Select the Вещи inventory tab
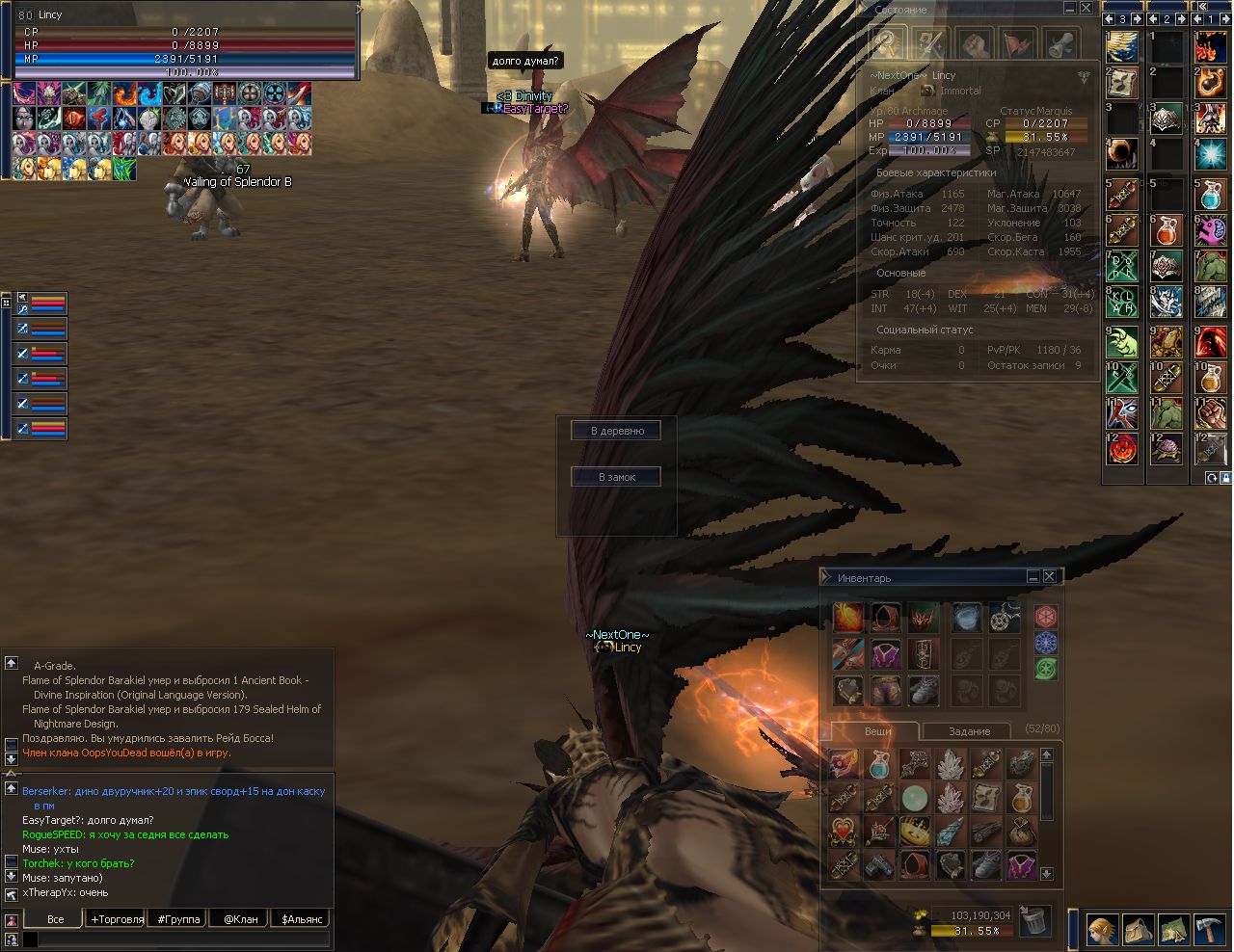This screenshot has height=952, width=1234. tap(877, 731)
